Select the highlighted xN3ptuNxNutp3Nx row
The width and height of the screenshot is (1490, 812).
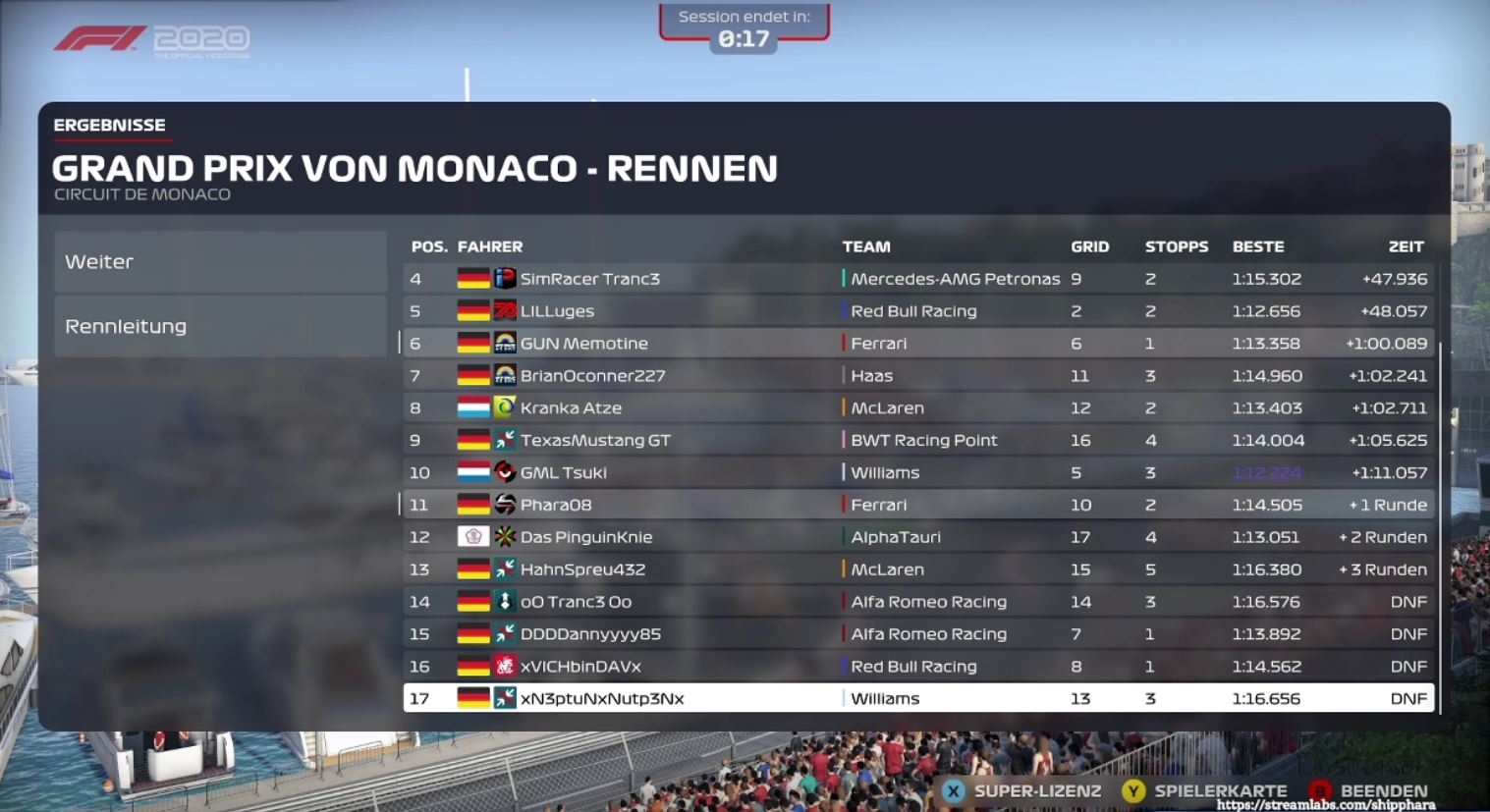917,699
